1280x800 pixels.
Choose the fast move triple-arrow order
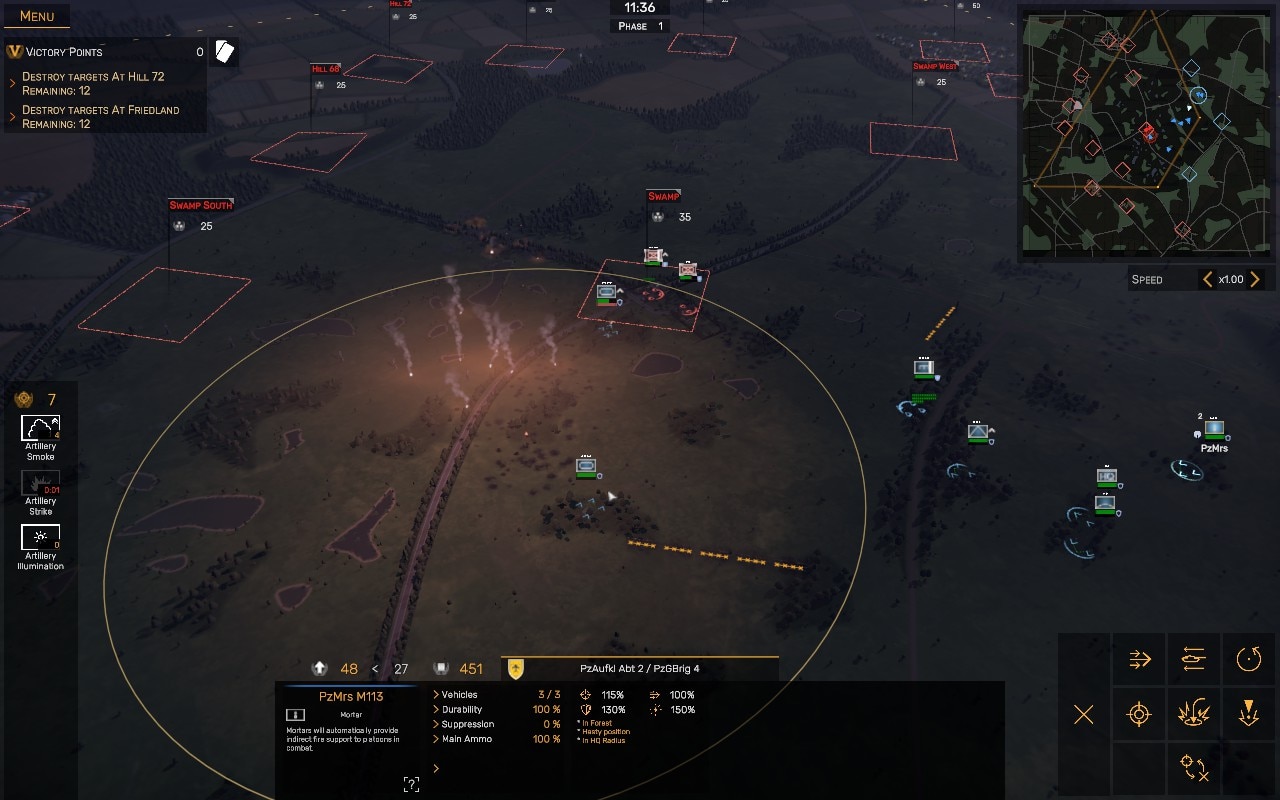coord(1140,659)
